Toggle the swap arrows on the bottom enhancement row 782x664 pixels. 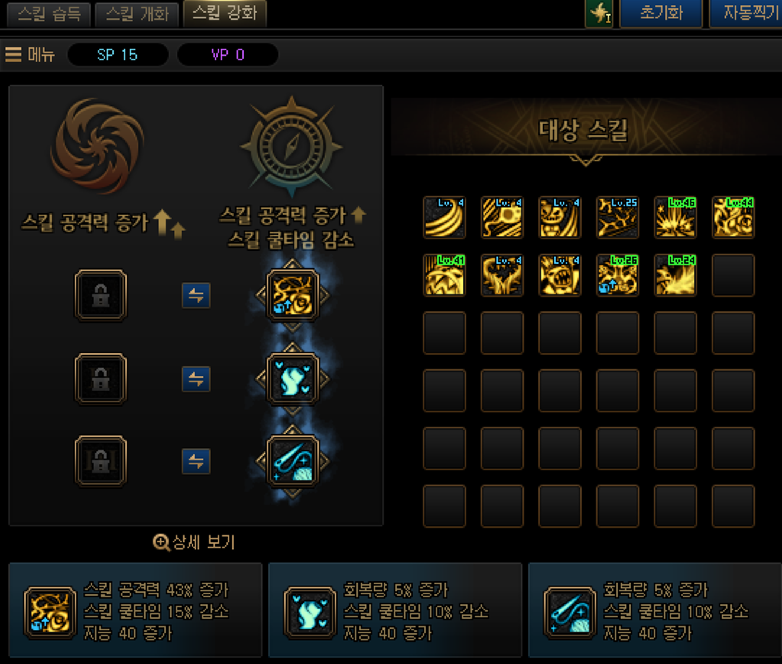click(196, 461)
